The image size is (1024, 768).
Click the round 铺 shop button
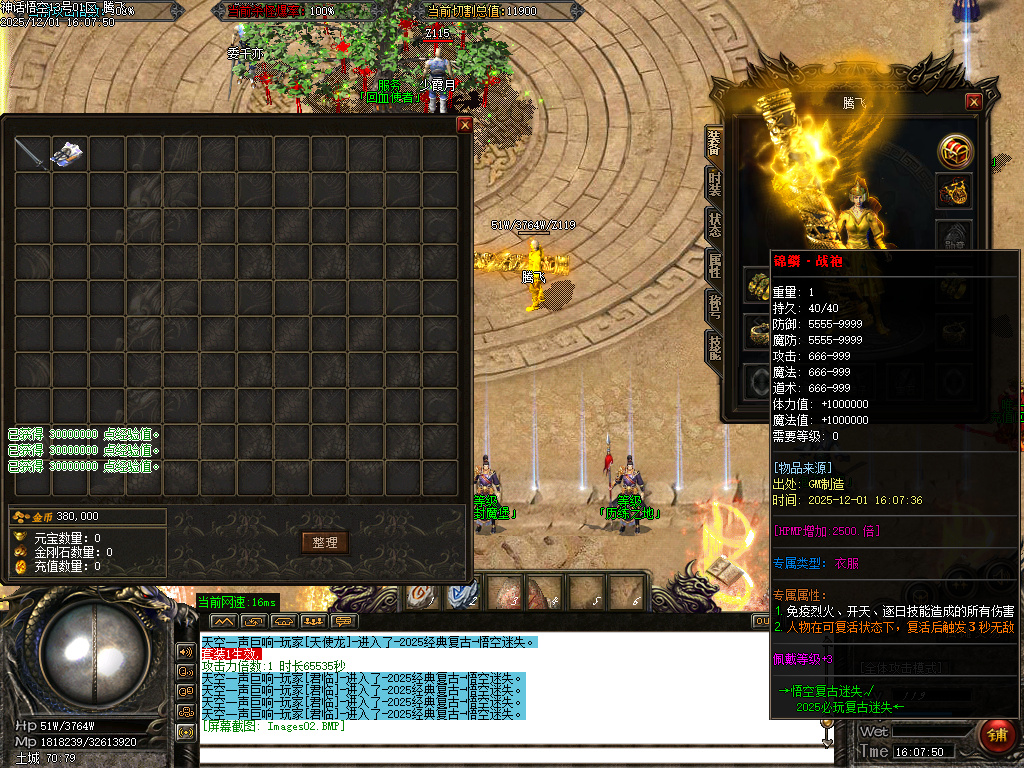coord(996,735)
